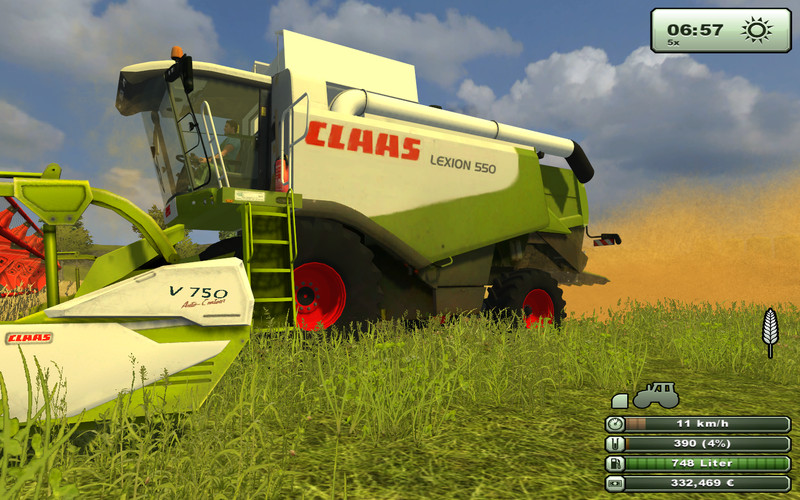Select the wheat crop type icon
The width and height of the screenshot is (800, 500).
click(x=770, y=331)
